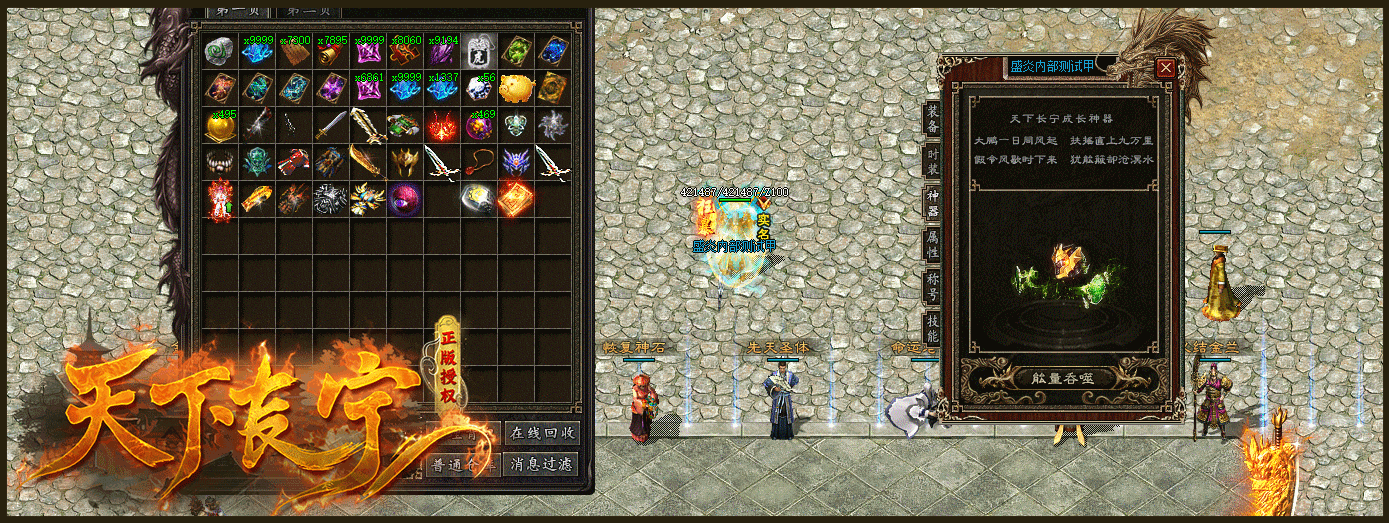Pick the white tiger token item
The width and height of the screenshot is (1389, 523).
point(479,51)
